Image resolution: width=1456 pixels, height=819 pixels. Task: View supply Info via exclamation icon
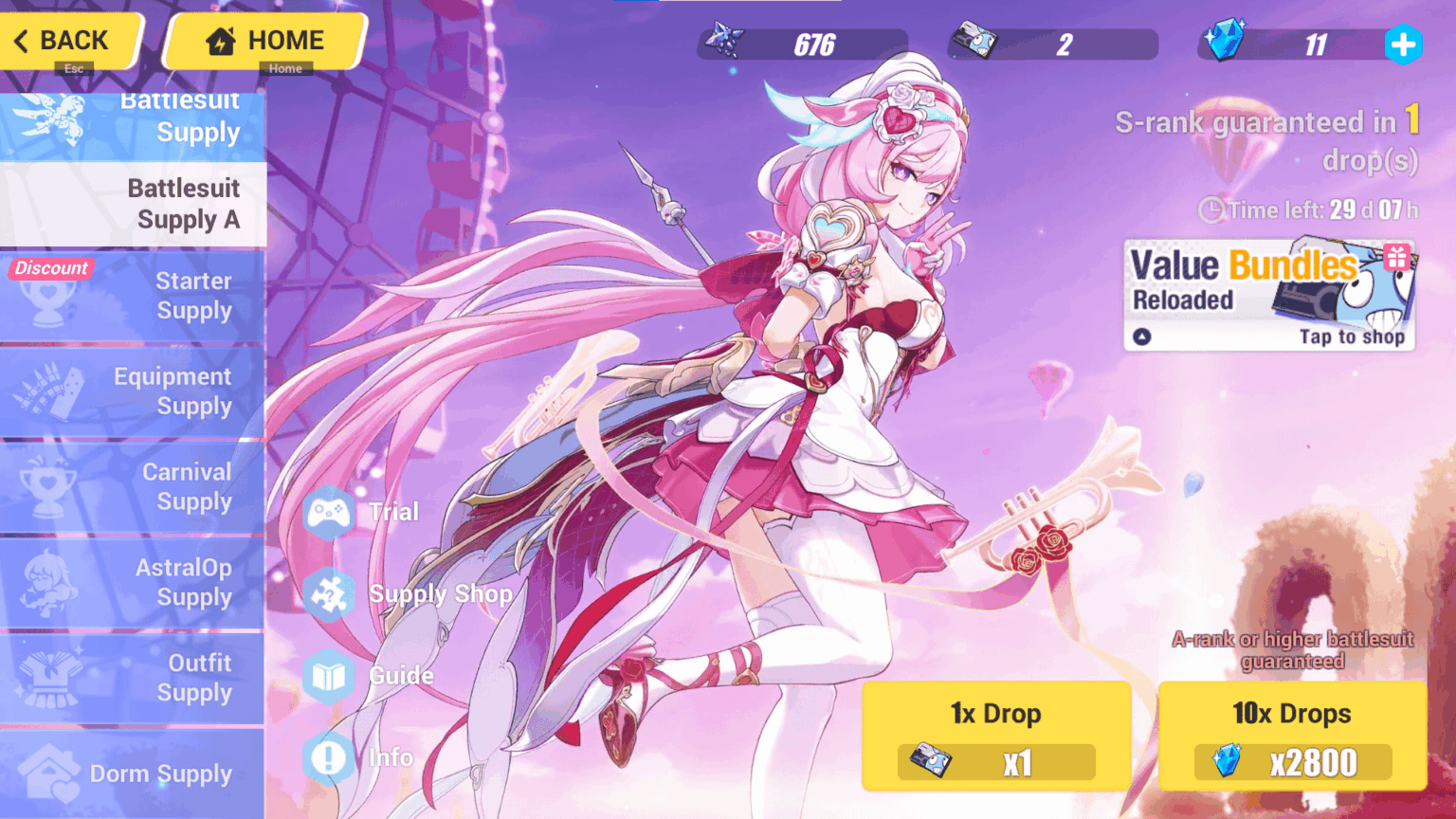click(329, 757)
